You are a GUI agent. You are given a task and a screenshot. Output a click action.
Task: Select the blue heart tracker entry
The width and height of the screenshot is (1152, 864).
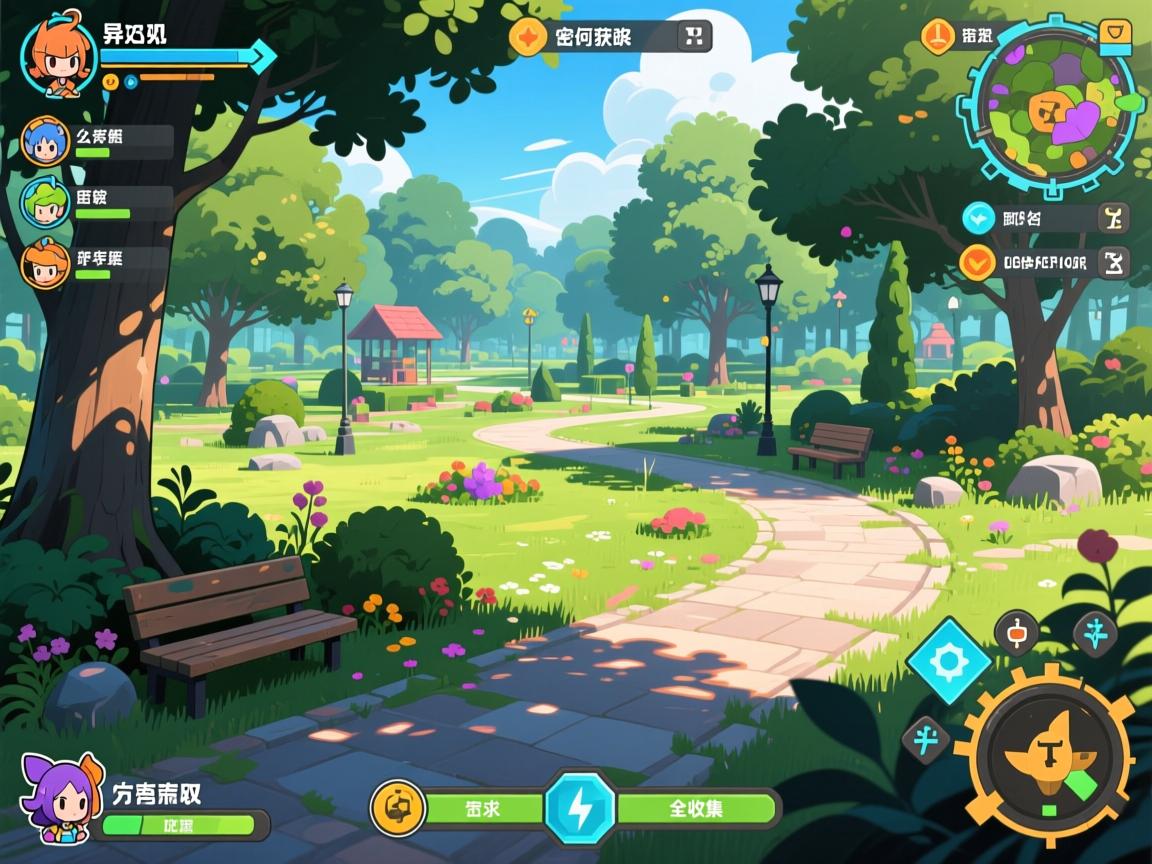977,217
